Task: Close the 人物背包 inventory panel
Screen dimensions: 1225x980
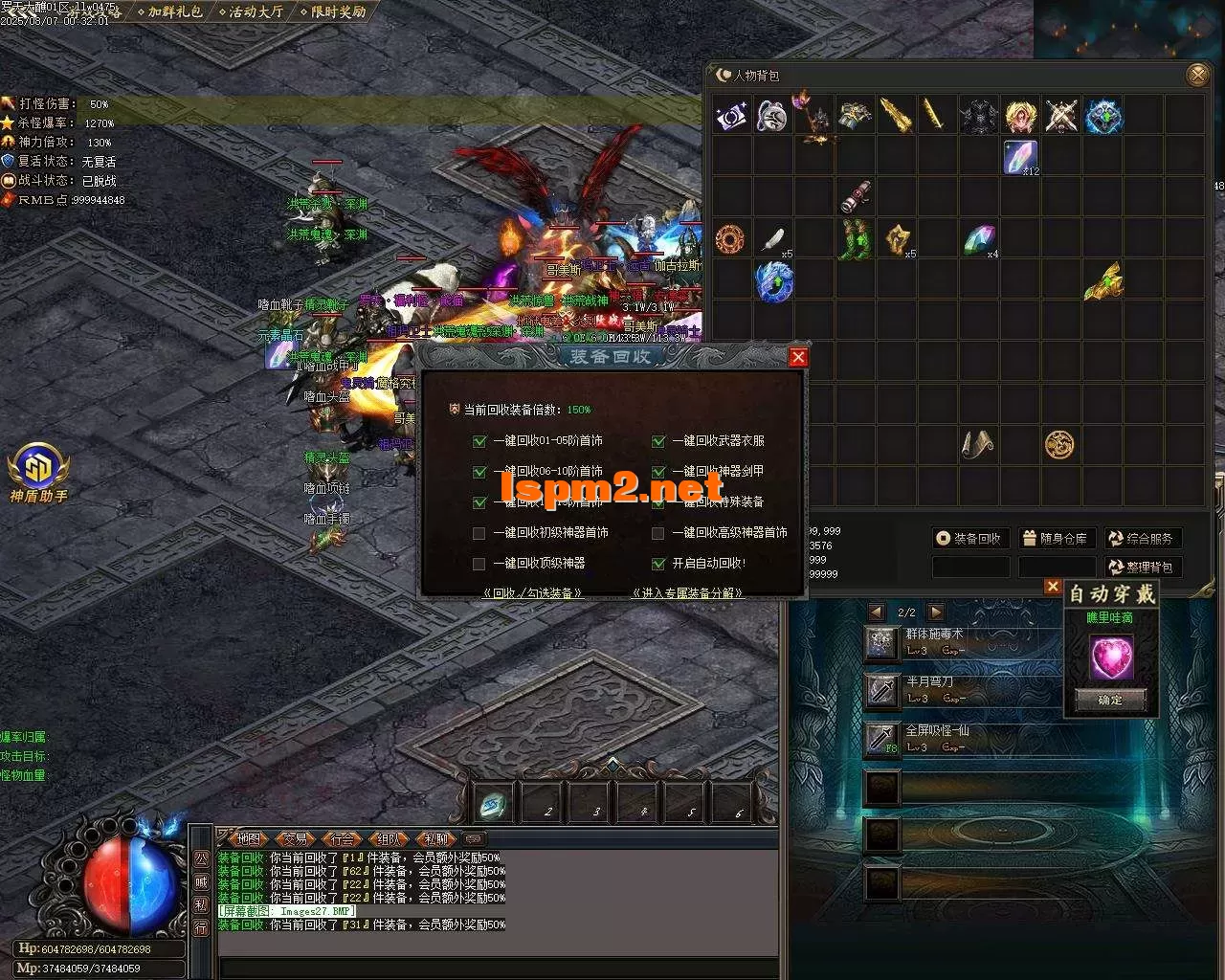Action: [1196, 75]
